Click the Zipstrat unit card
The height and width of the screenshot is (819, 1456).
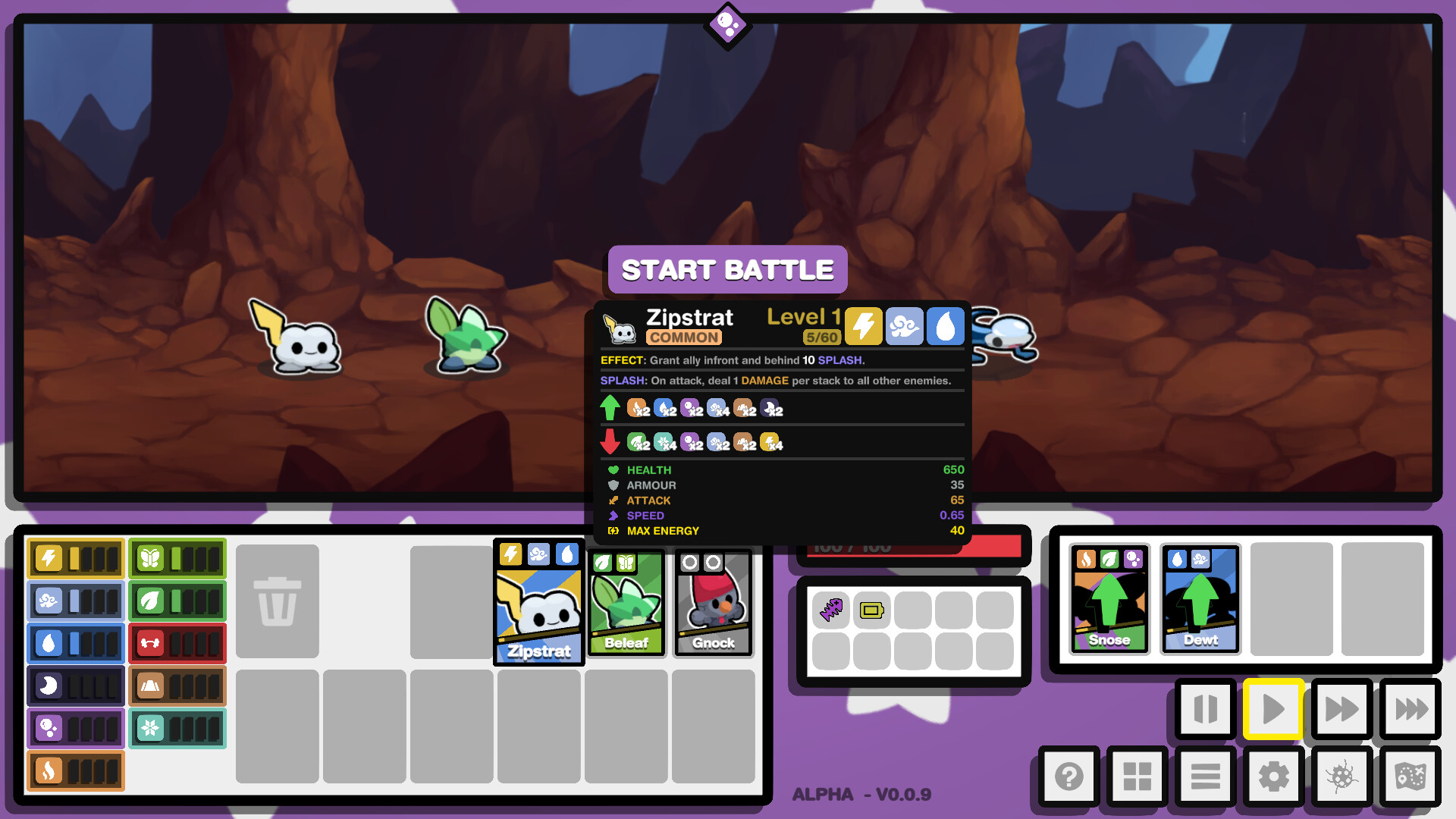[538, 603]
